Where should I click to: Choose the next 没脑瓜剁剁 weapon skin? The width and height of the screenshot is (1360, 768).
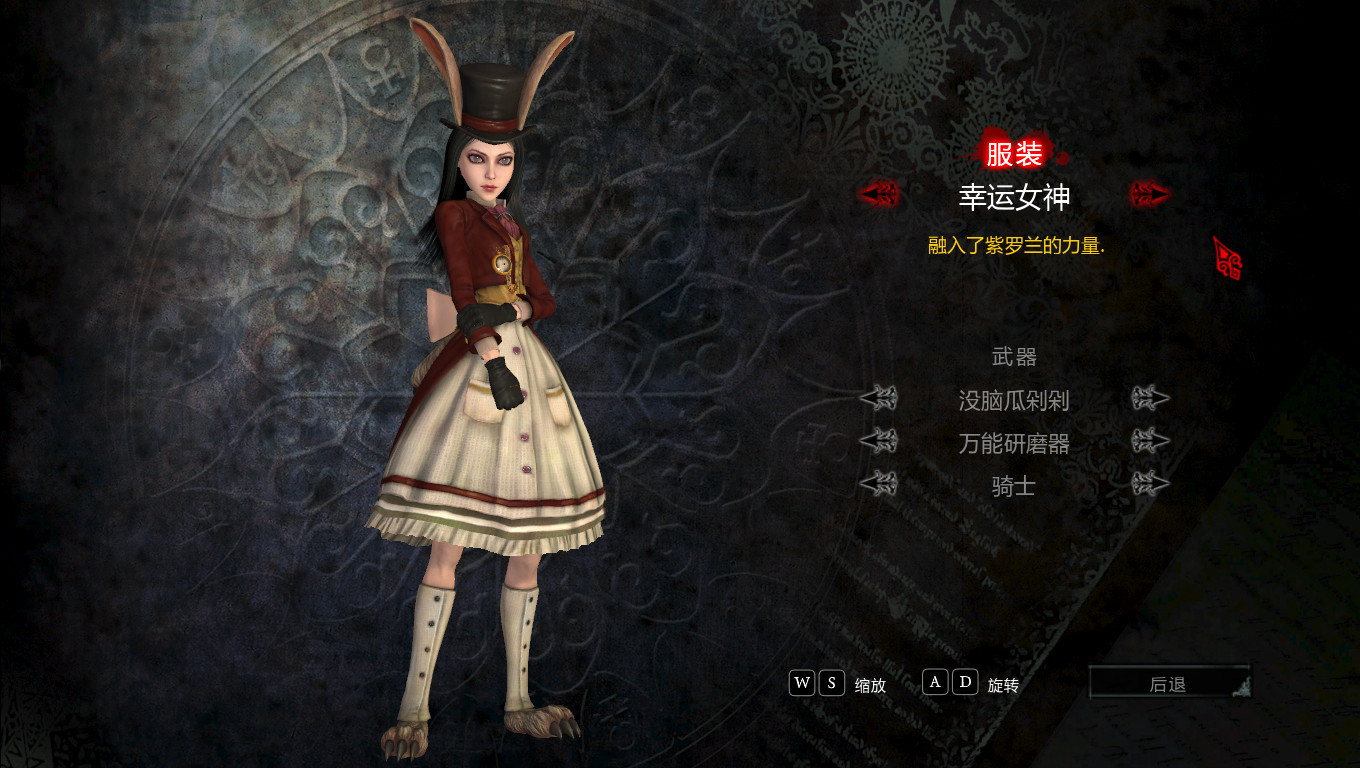[1150, 399]
